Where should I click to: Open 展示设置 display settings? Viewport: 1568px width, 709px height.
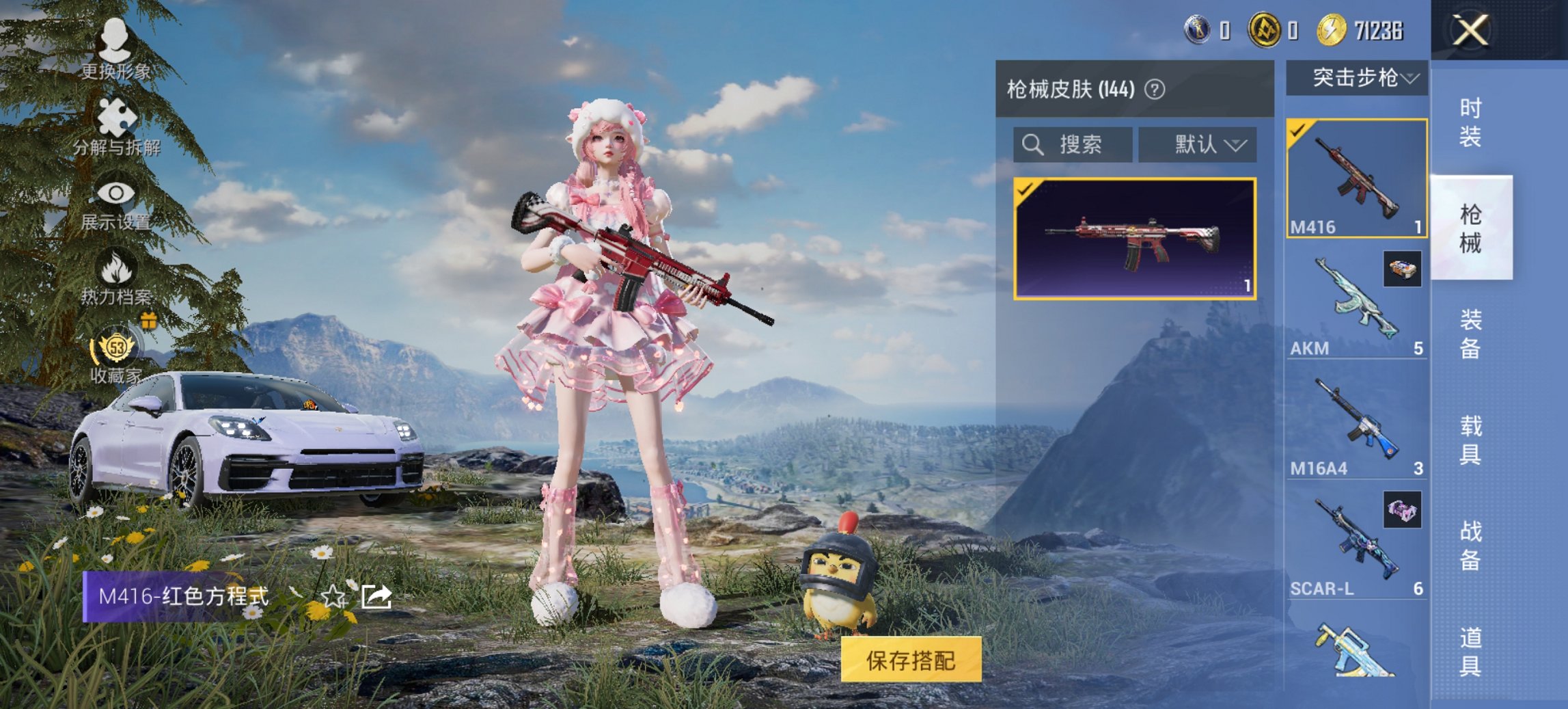click(x=116, y=193)
